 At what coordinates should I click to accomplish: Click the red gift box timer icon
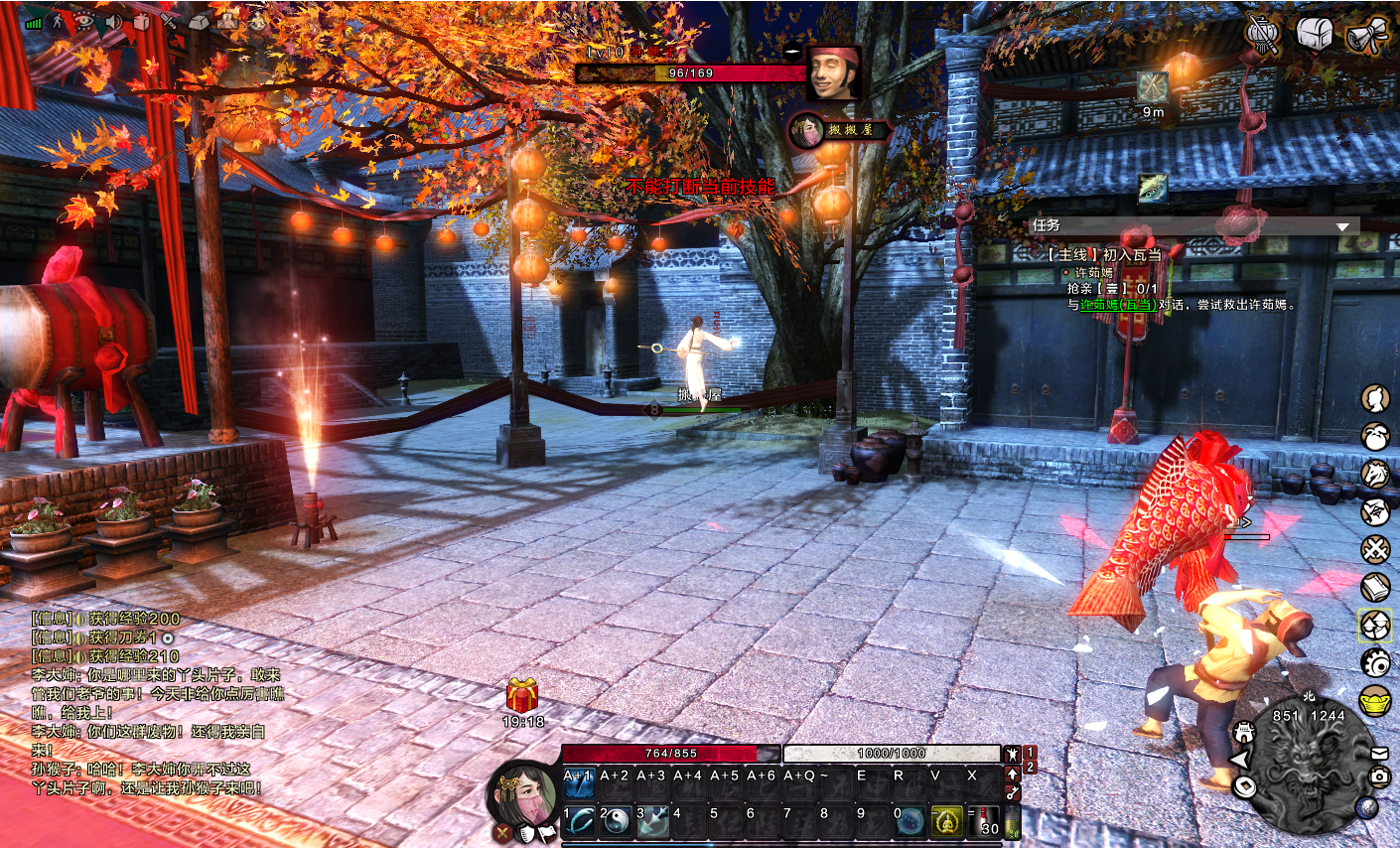[x=522, y=696]
